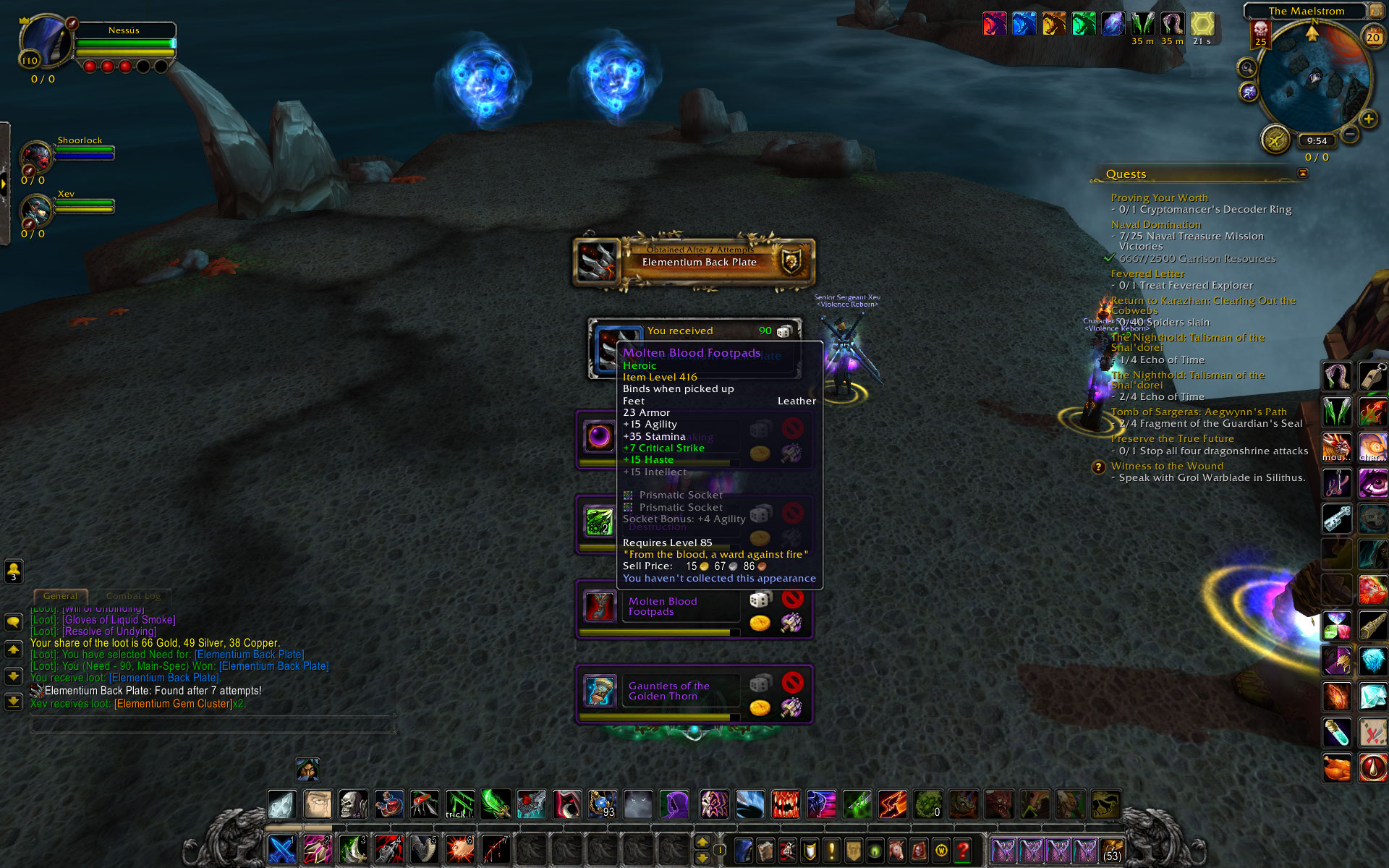1389x868 pixels.
Task: Pass on the Molten Blood Footpads roll
Action: pos(792,599)
